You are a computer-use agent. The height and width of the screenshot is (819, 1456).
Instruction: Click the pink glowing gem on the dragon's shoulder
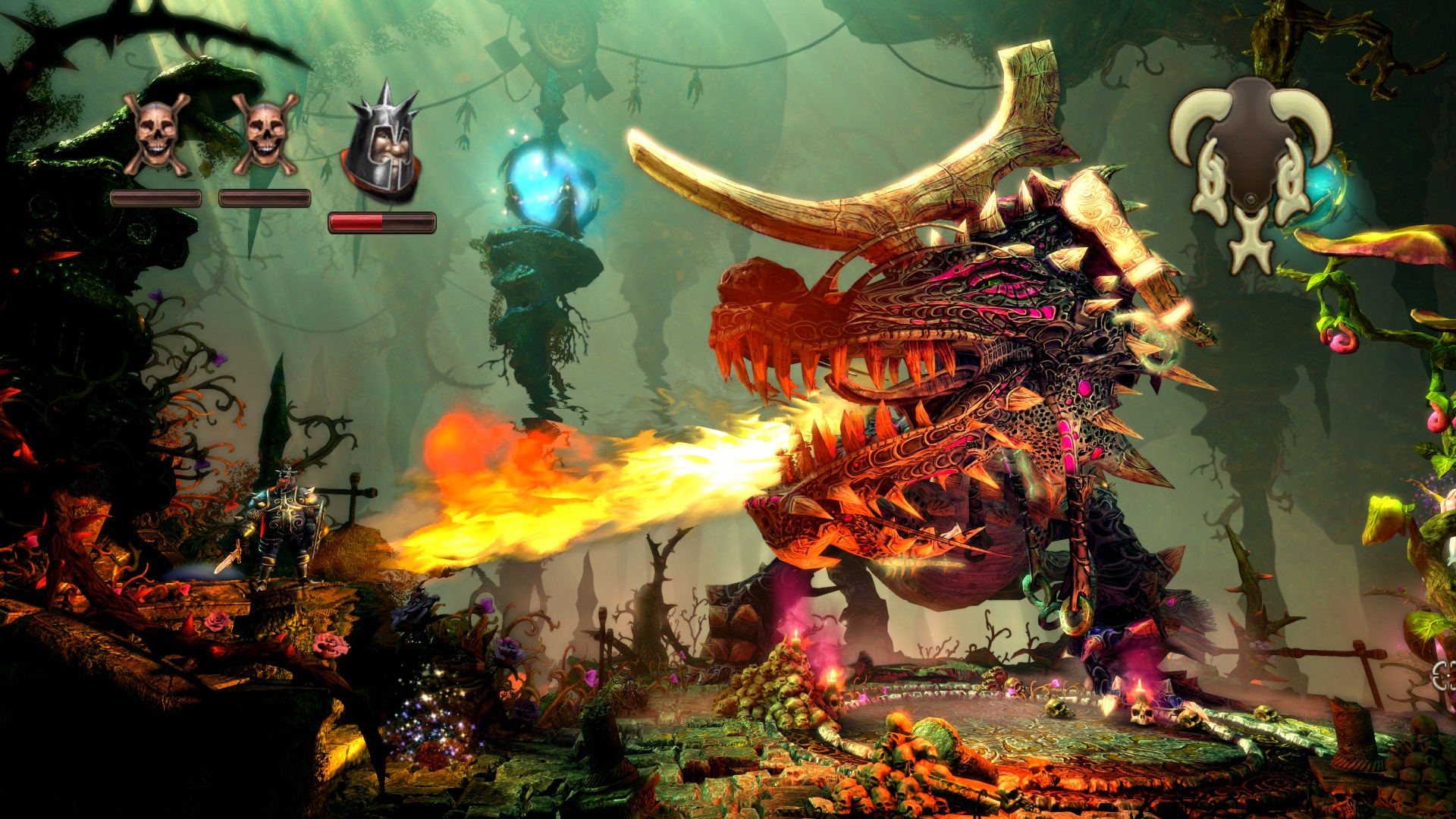click(x=1084, y=388)
